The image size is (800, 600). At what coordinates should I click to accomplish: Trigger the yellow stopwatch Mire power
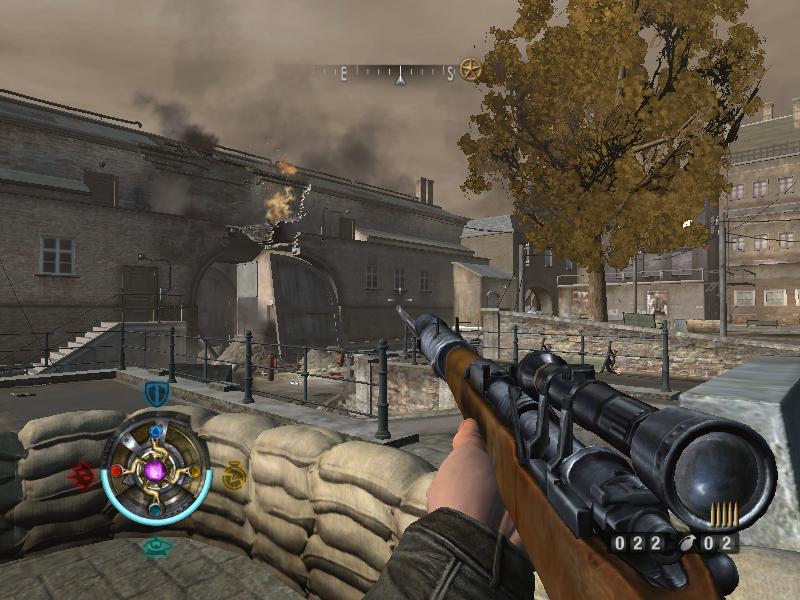click(x=233, y=475)
